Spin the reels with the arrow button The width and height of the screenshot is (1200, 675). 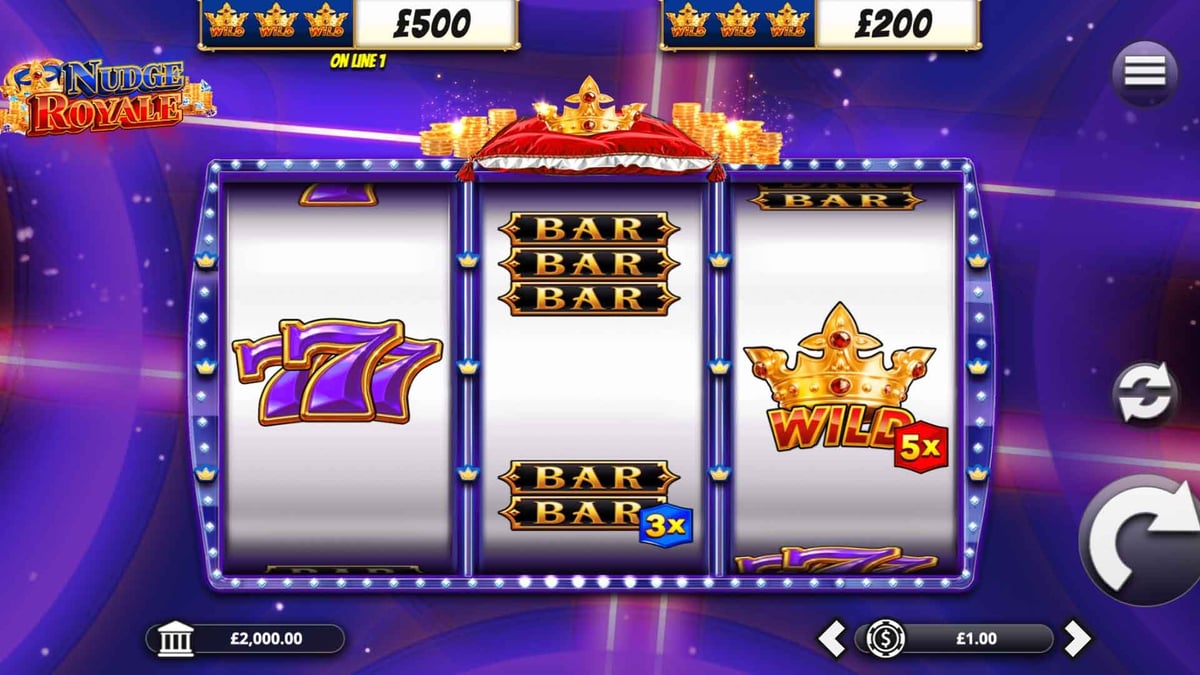pyautogui.click(x=1145, y=541)
